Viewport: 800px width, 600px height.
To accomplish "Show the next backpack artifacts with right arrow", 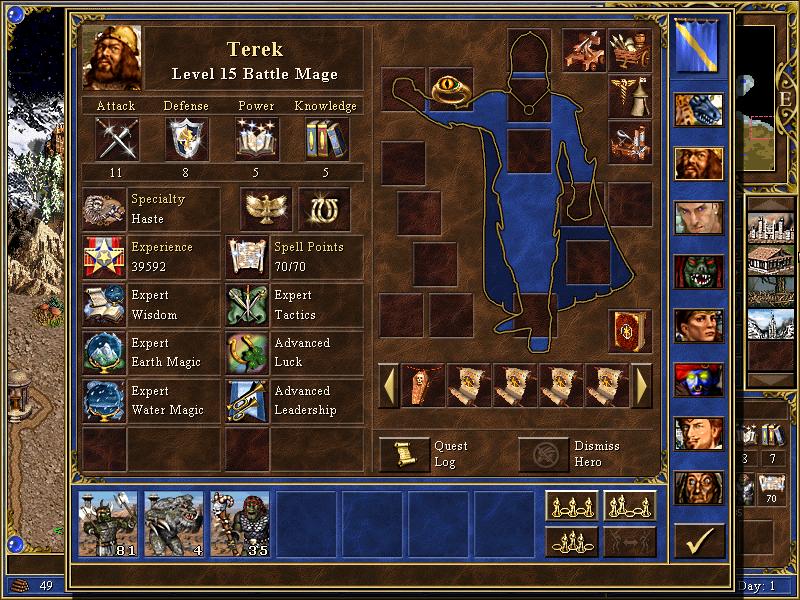I will (642, 386).
